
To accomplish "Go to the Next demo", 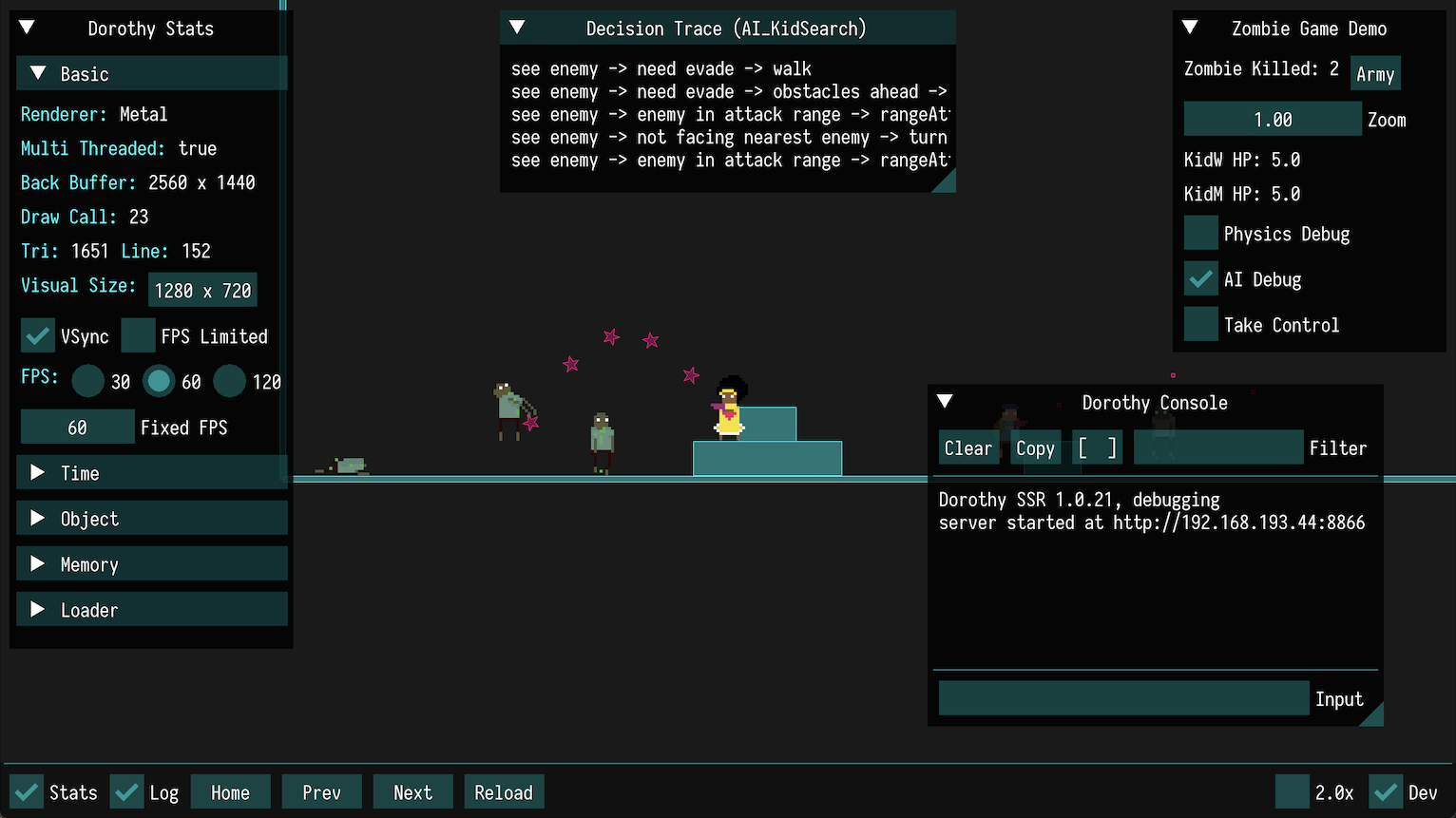I will coord(412,792).
